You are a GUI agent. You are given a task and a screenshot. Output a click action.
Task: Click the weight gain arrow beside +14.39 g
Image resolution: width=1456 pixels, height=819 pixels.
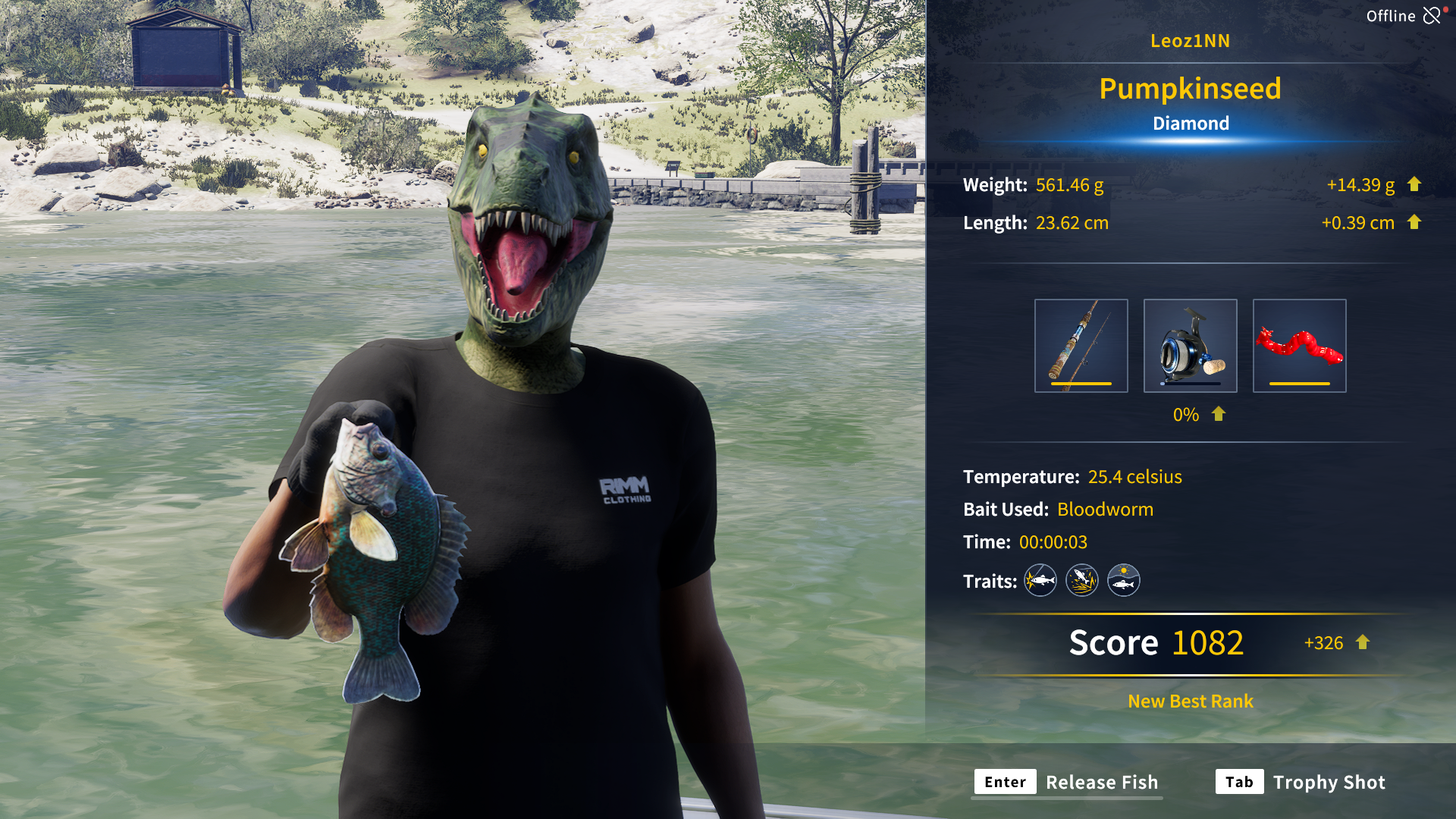pyautogui.click(x=1415, y=184)
